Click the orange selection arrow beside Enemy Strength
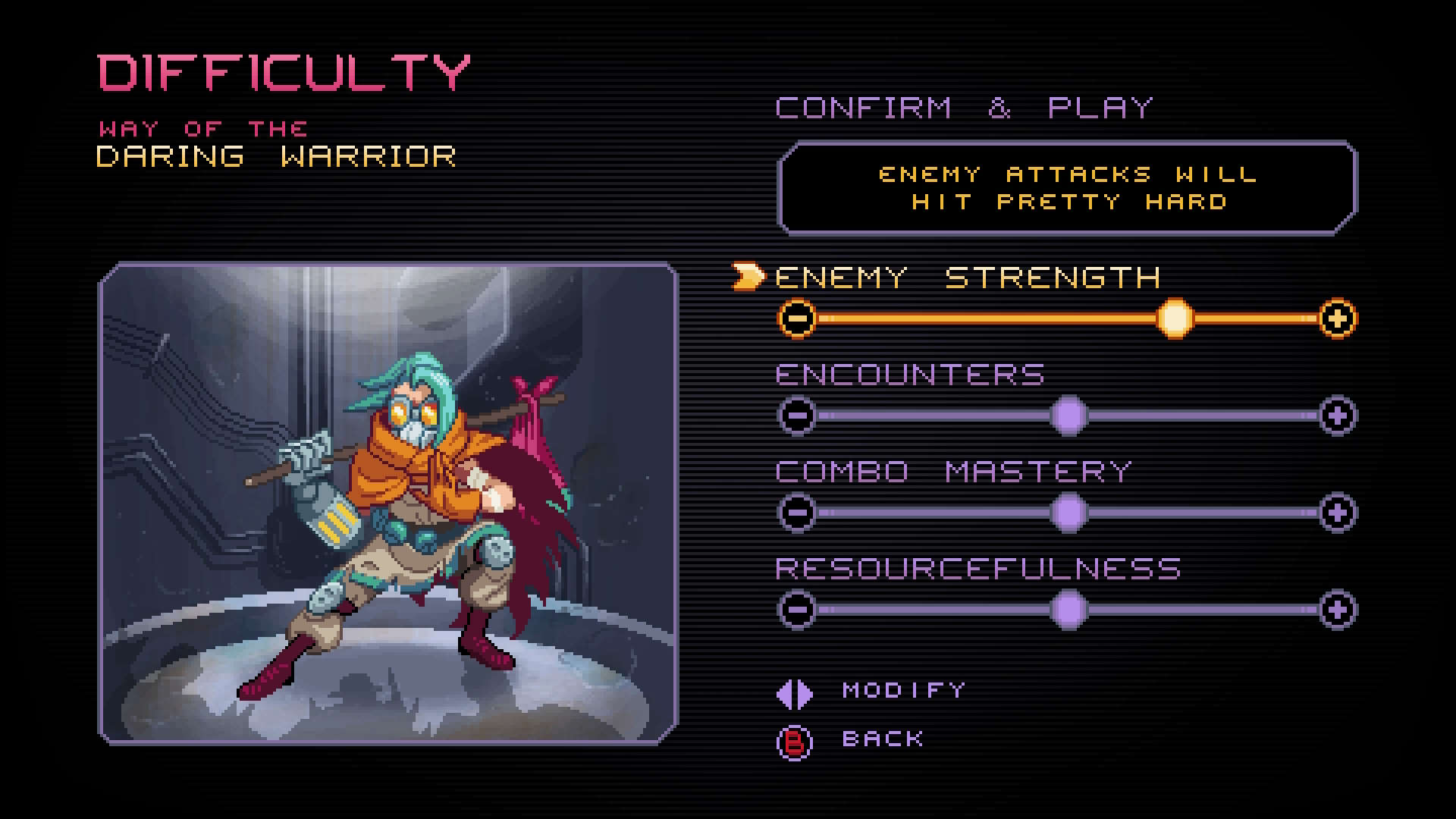Screen dimensions: 1456x819 coord(747,277)
